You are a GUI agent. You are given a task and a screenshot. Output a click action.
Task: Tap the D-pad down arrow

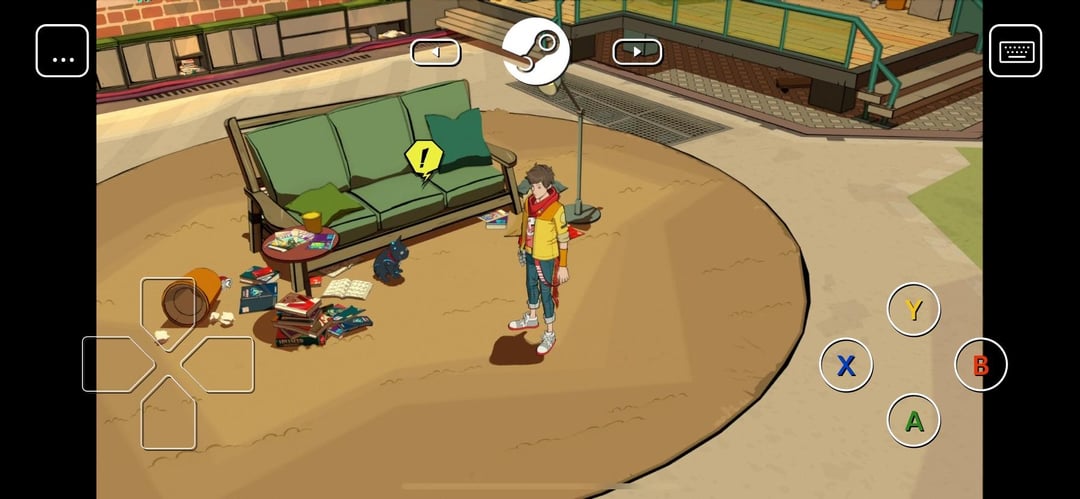pyautogui.click(x=168, y=415)
